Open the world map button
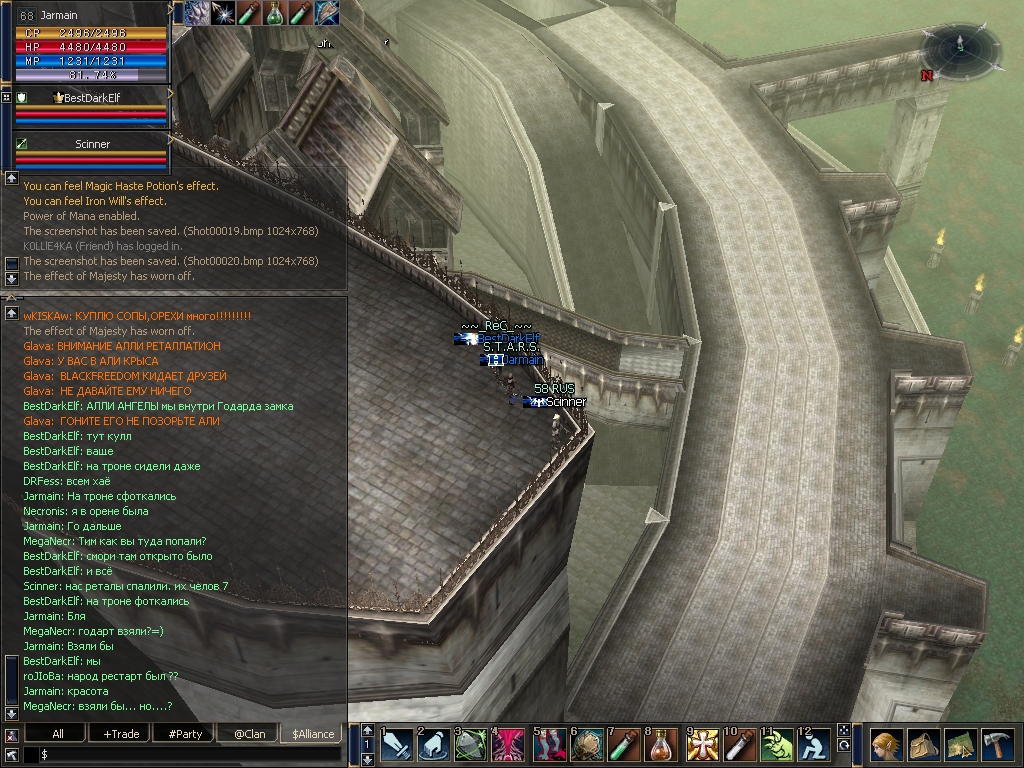Viewport: 1024px width, 768px height. point(960,746)
